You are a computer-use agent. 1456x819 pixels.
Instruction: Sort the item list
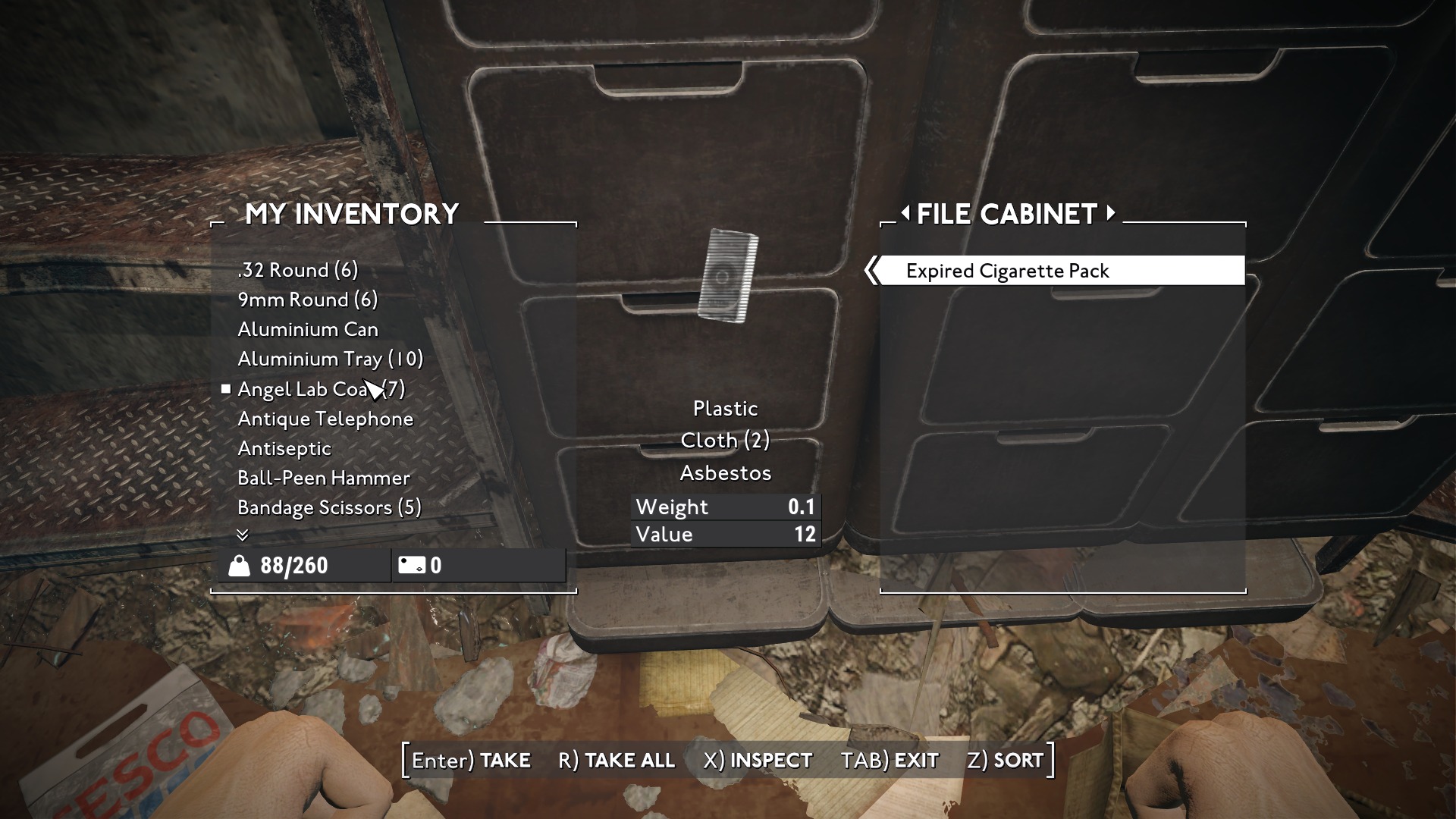pos(1005,760)
